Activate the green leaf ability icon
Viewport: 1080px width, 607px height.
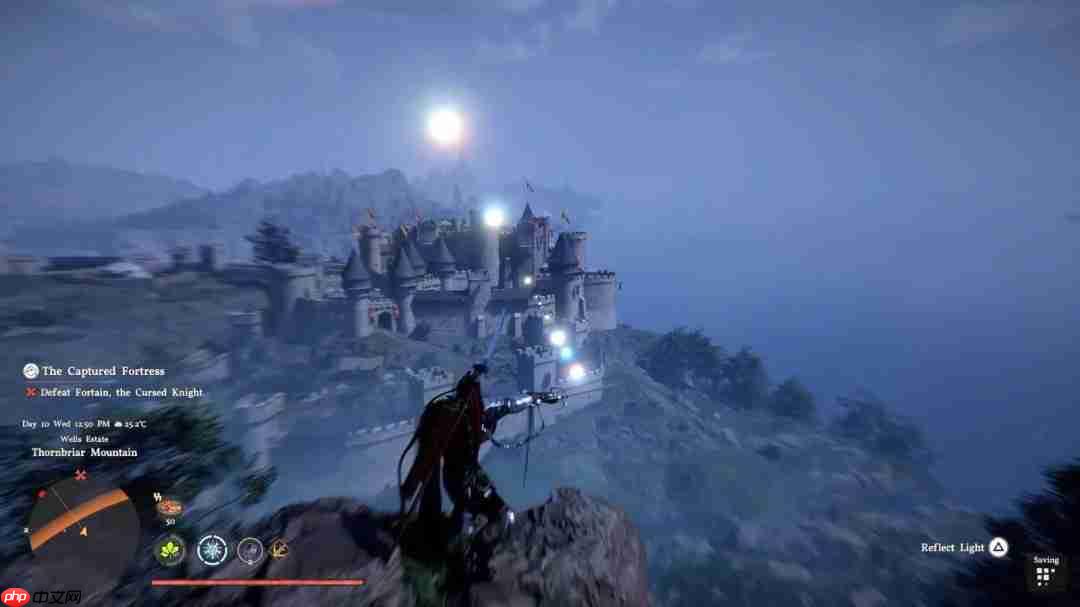tap(169, 549)
